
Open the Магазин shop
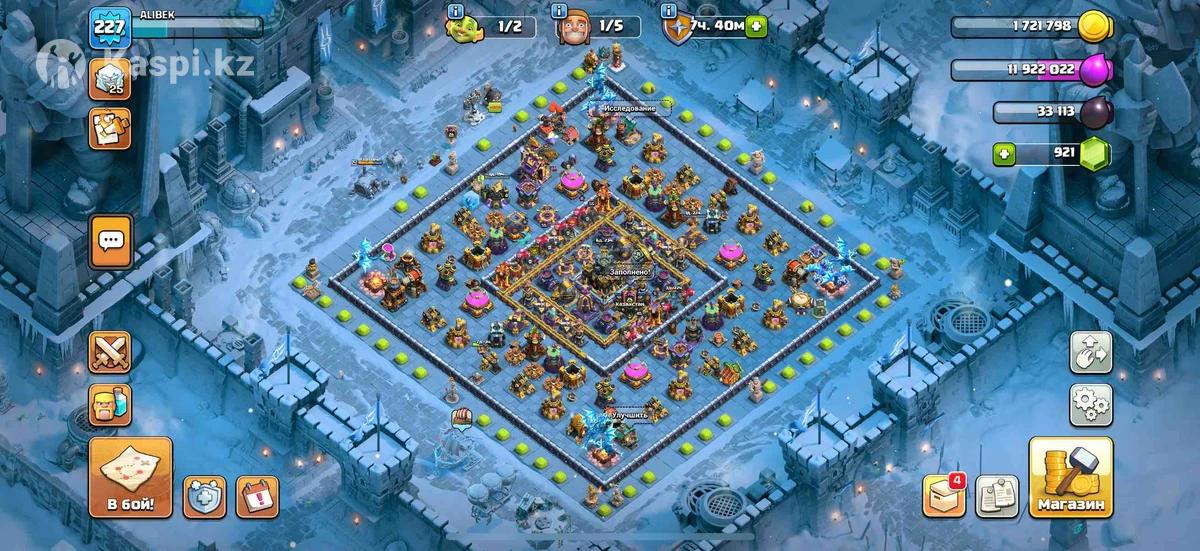[x=1070, y=477]
